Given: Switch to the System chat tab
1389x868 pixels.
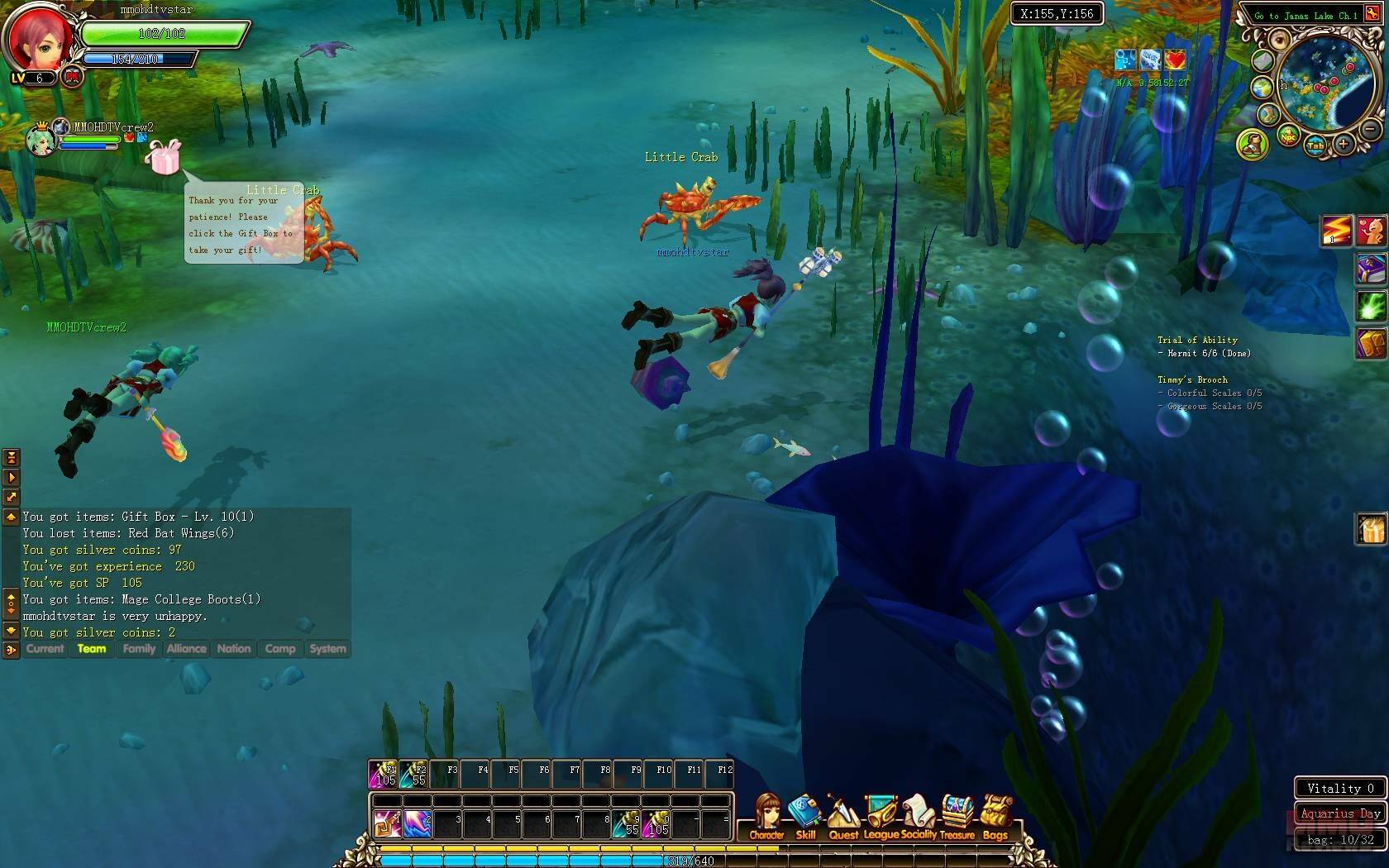Looking at the screenshot, I should tap(327, 649).
